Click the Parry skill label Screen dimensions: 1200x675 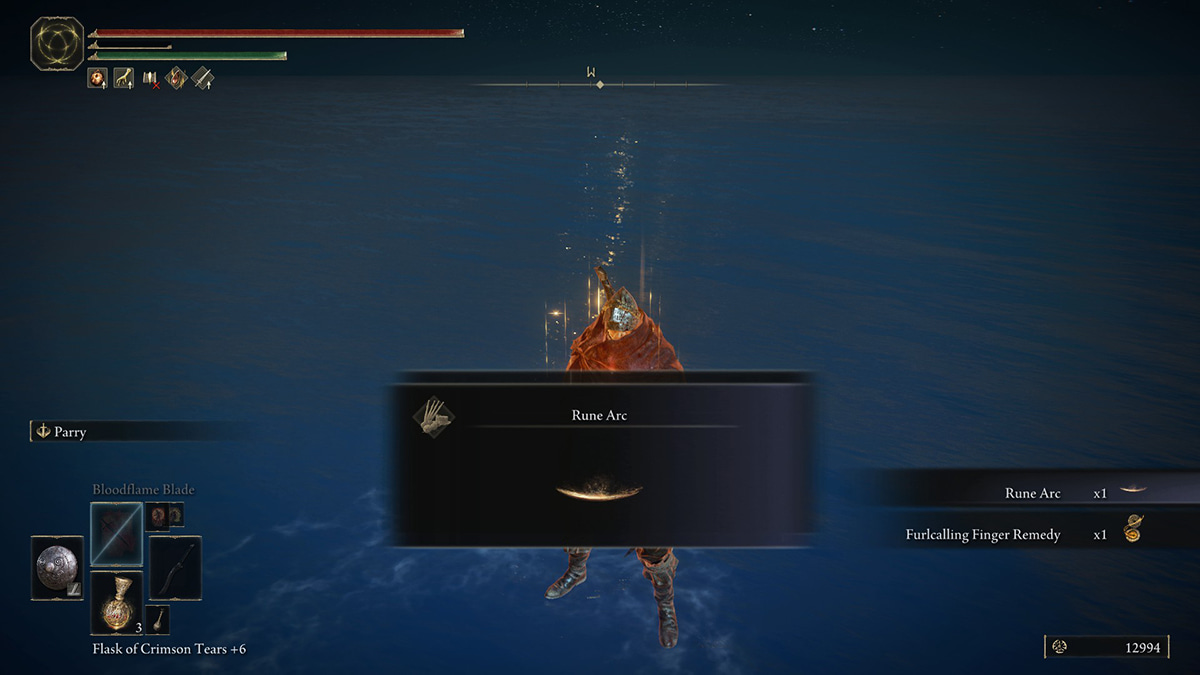70,432
